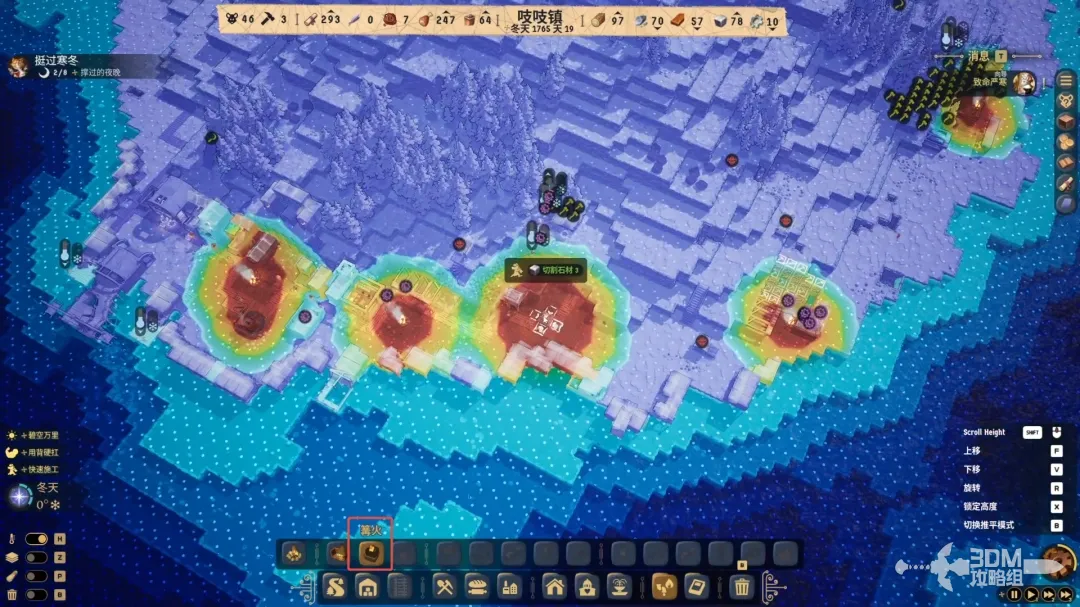
Task: Toggle the trash can overlay switch
Action: click(x=36, y=595)
